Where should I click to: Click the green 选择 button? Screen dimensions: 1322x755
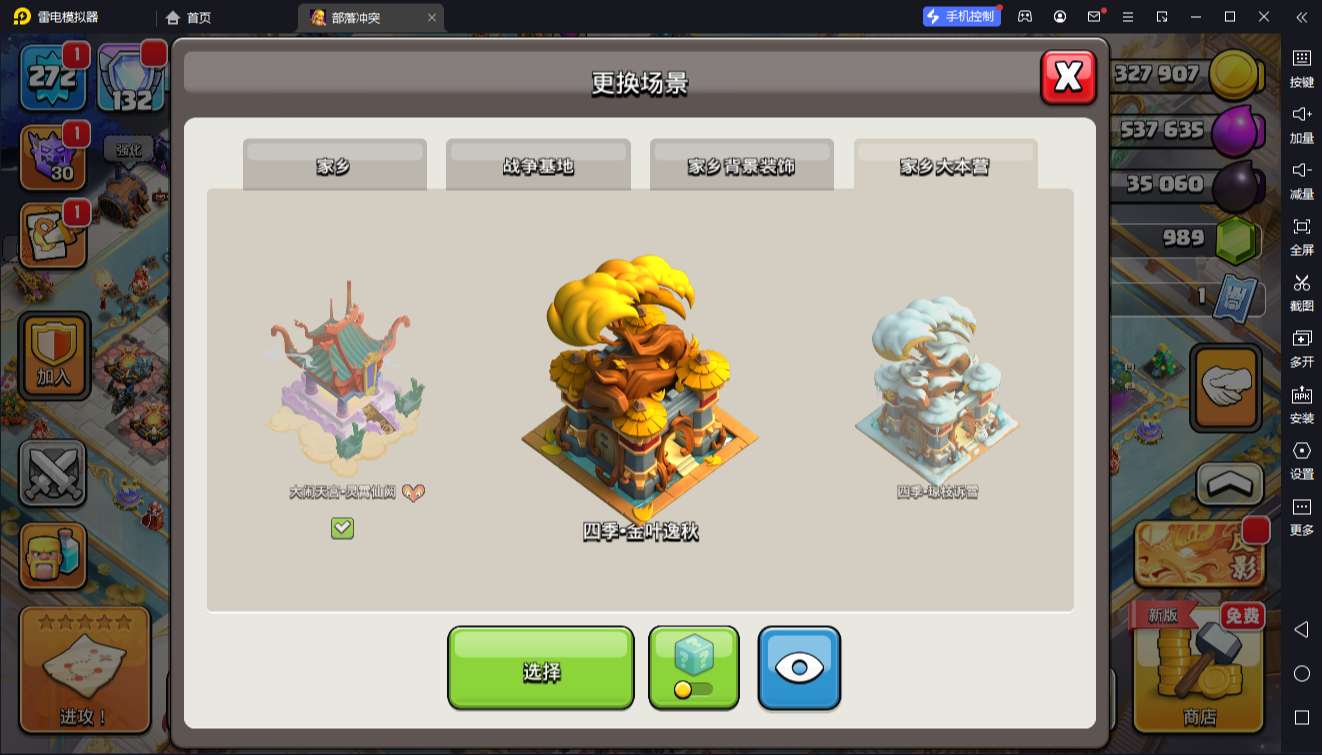point(540,668)
